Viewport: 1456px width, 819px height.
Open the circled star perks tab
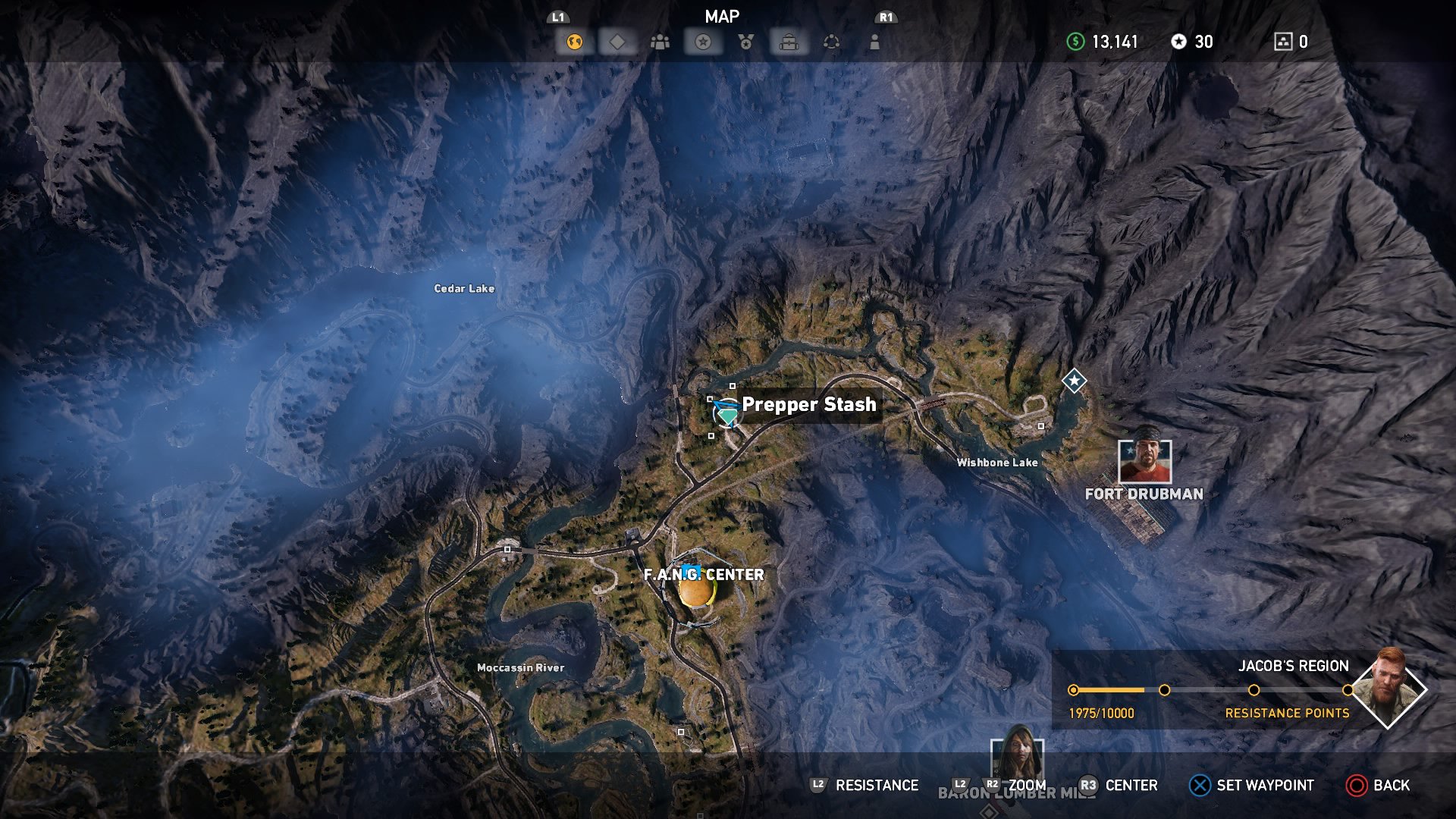703,42
